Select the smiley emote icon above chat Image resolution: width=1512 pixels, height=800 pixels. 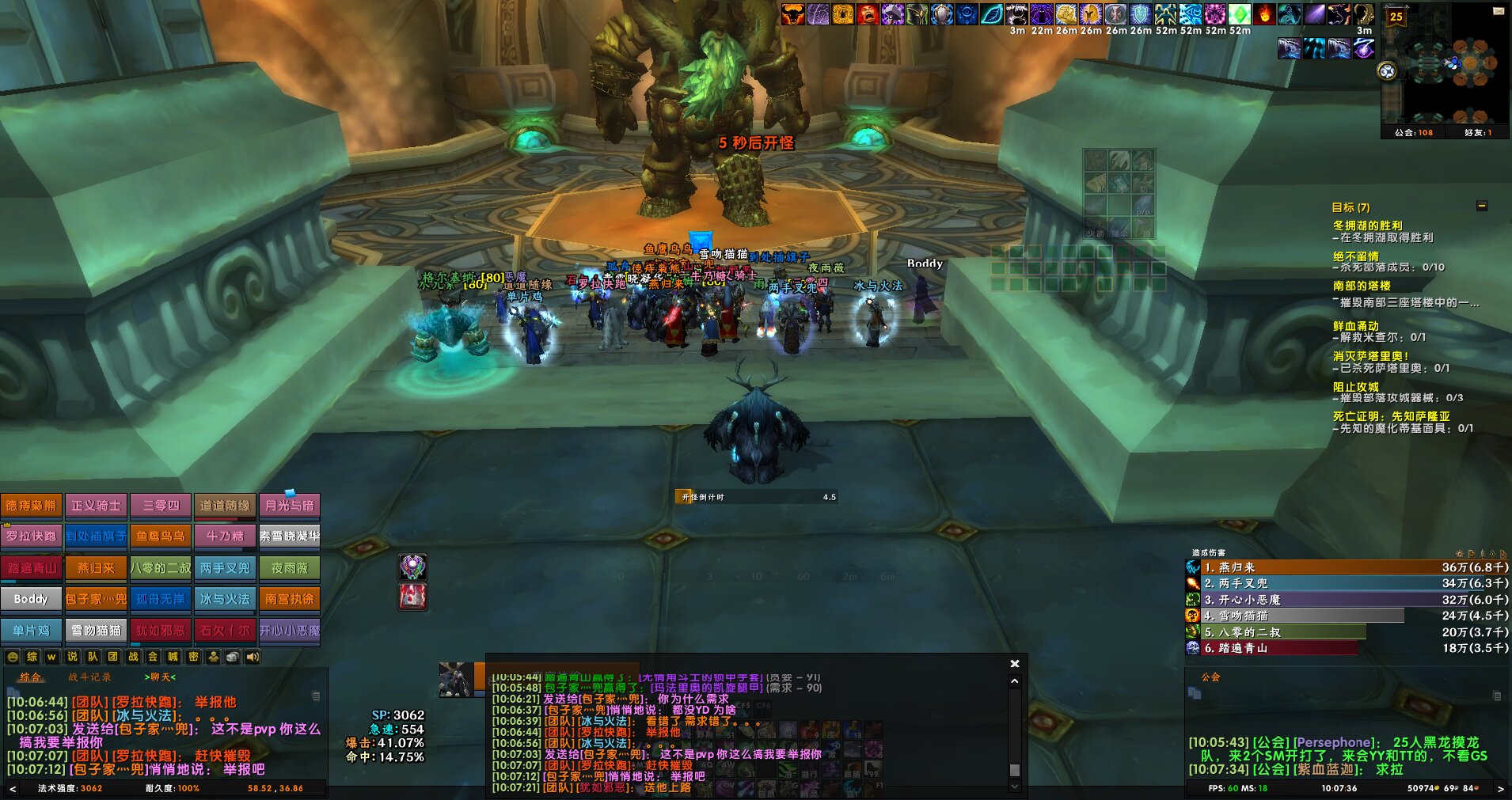(12, 658)
